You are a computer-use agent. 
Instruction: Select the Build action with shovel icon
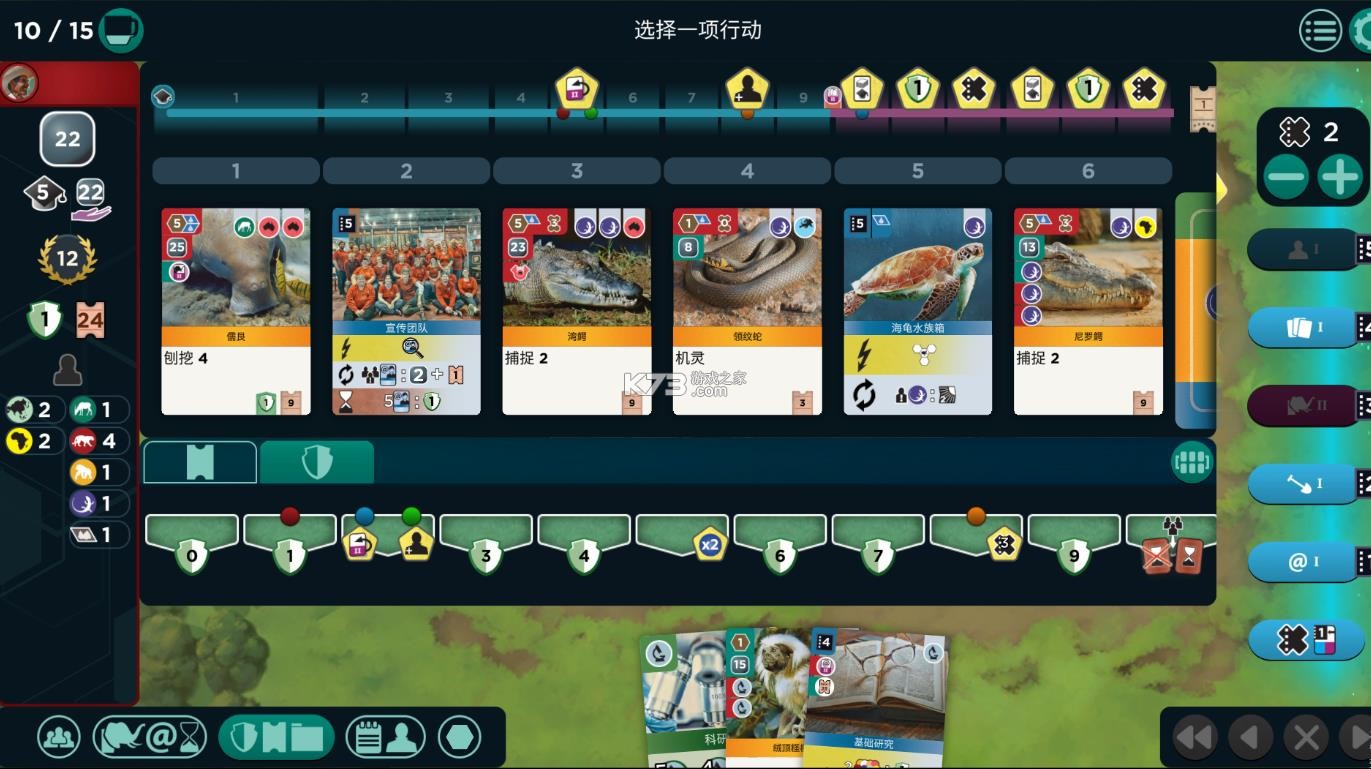coord(1302,483)
